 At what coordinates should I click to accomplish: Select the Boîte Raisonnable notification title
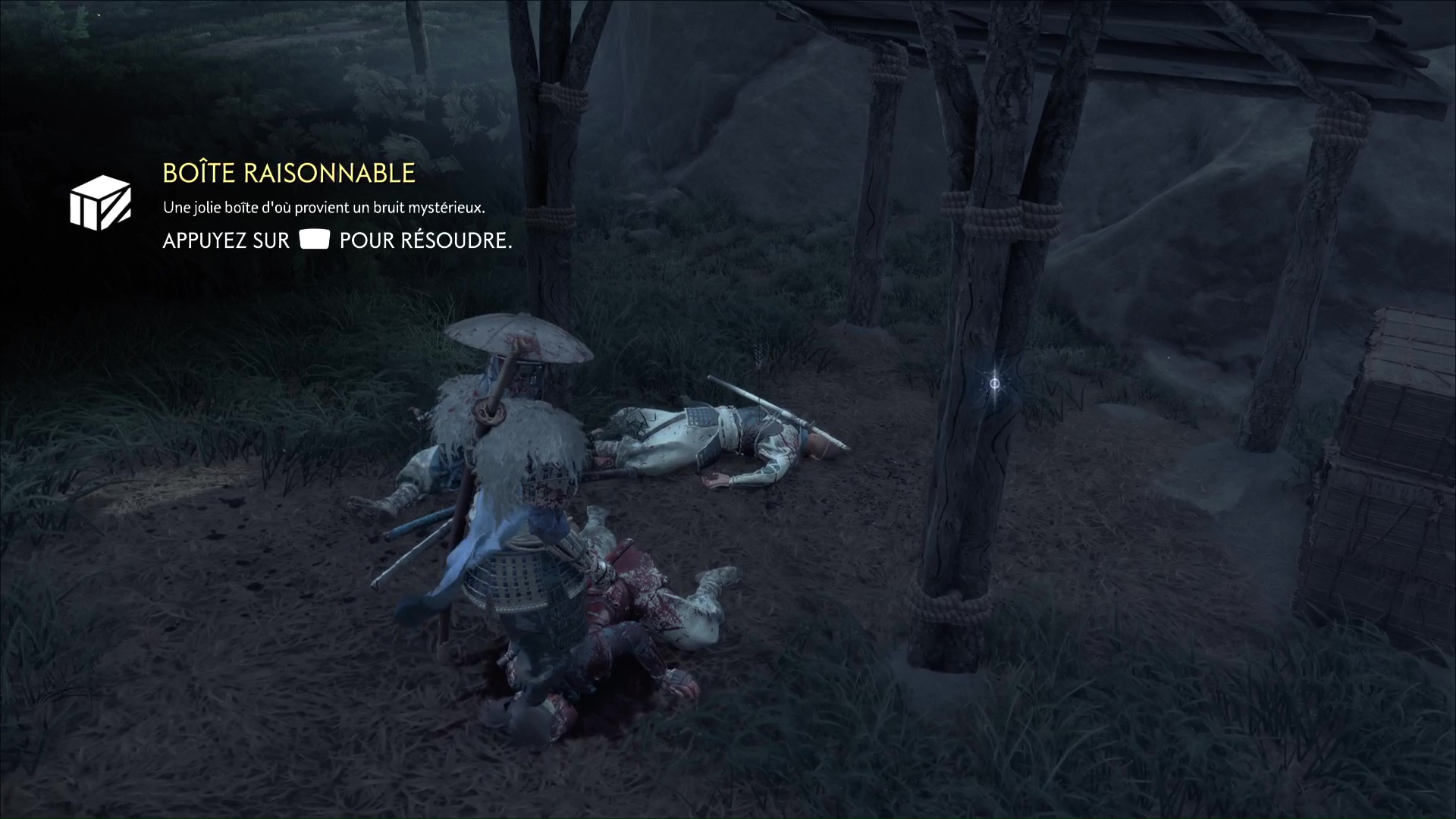289,173
